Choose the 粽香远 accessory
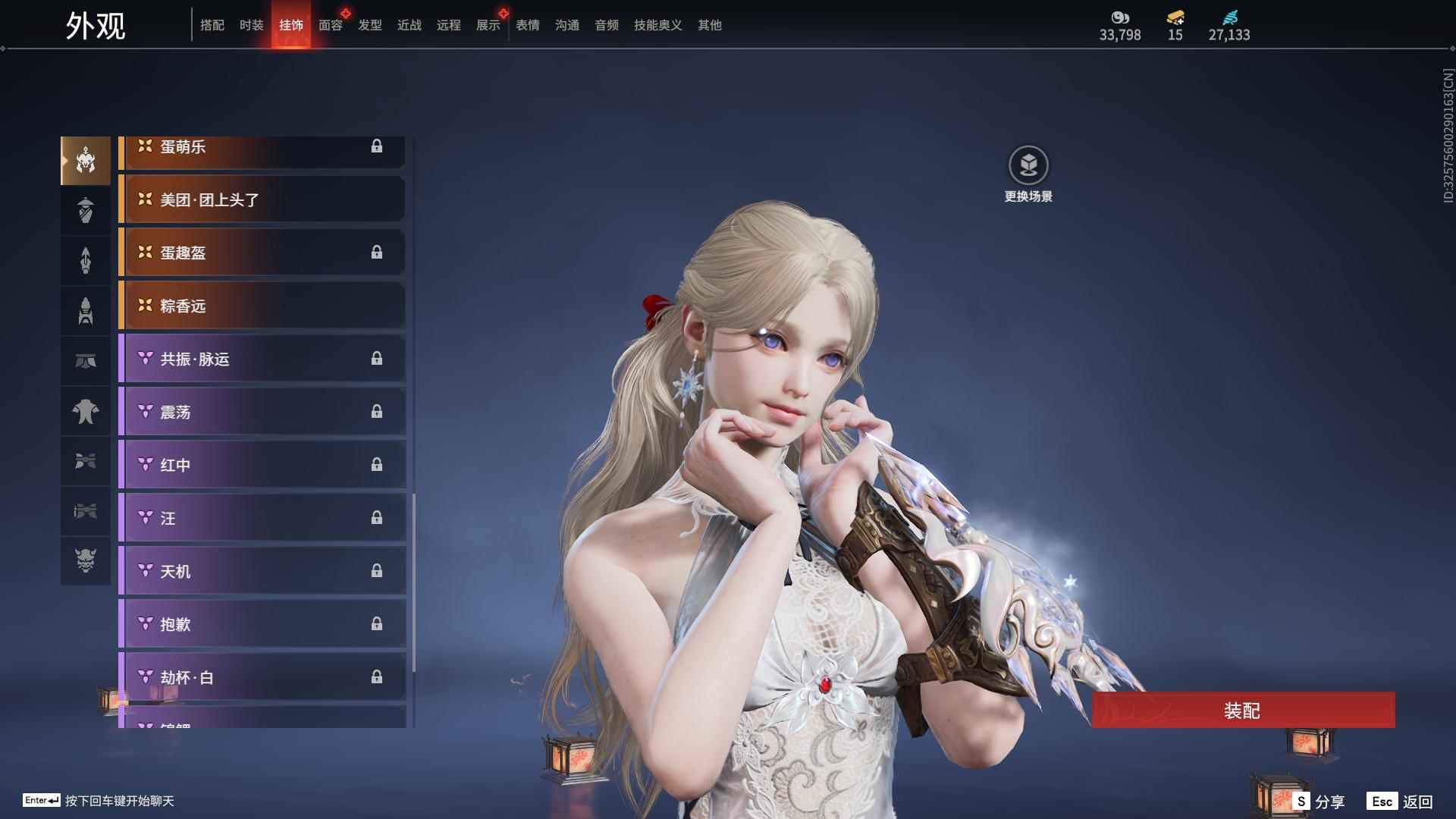1456x819 pixels. [262, 306]
